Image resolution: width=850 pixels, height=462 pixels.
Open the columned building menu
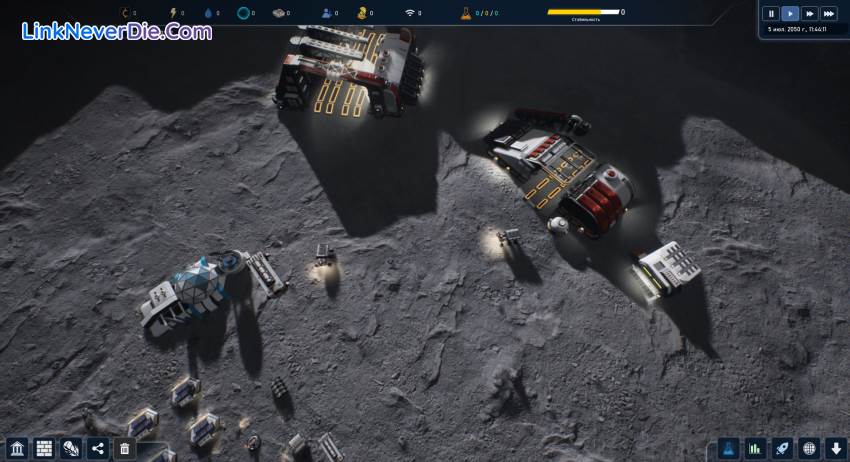click(16, 448)
